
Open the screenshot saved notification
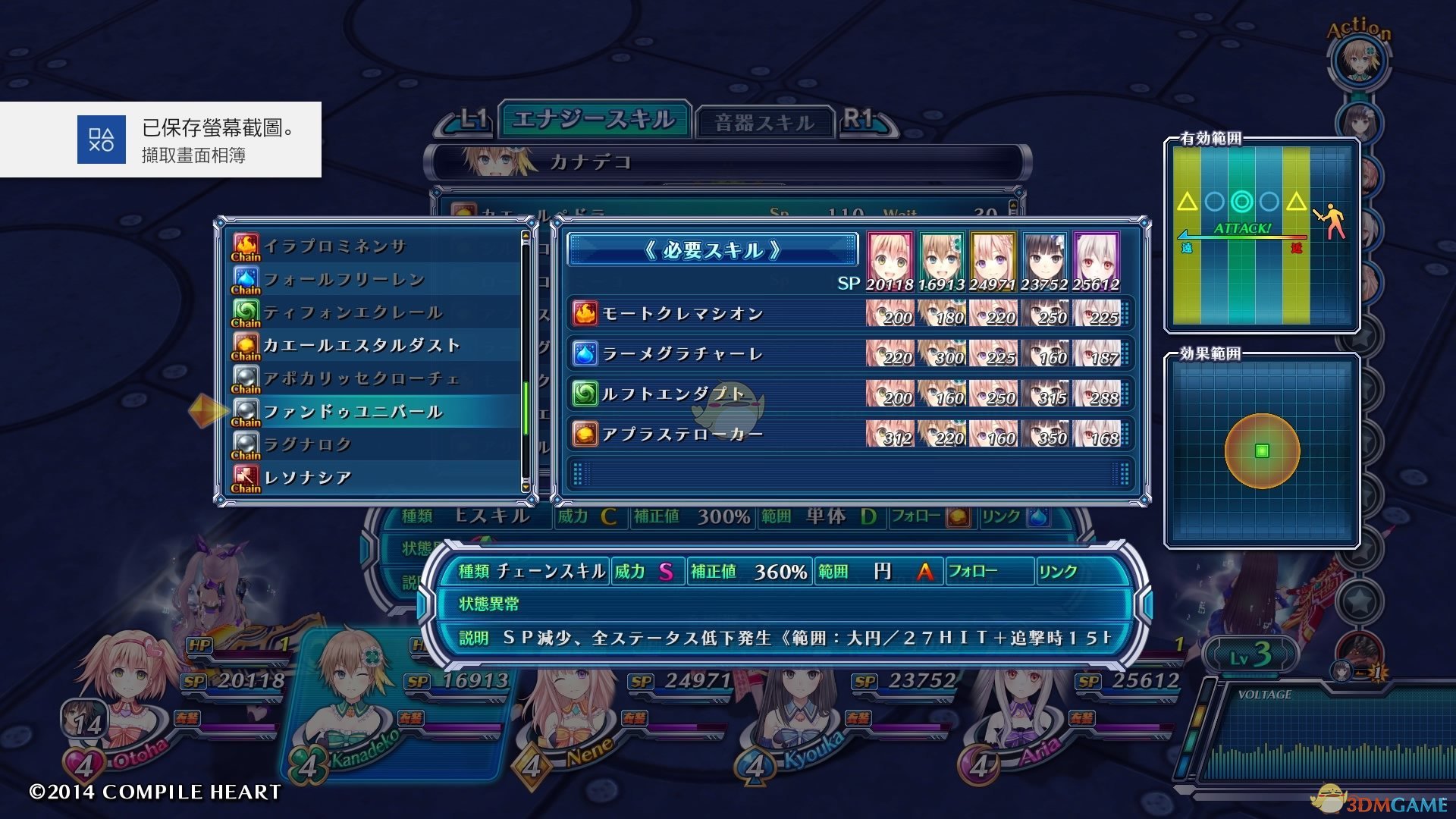click(x=161, y=140)
